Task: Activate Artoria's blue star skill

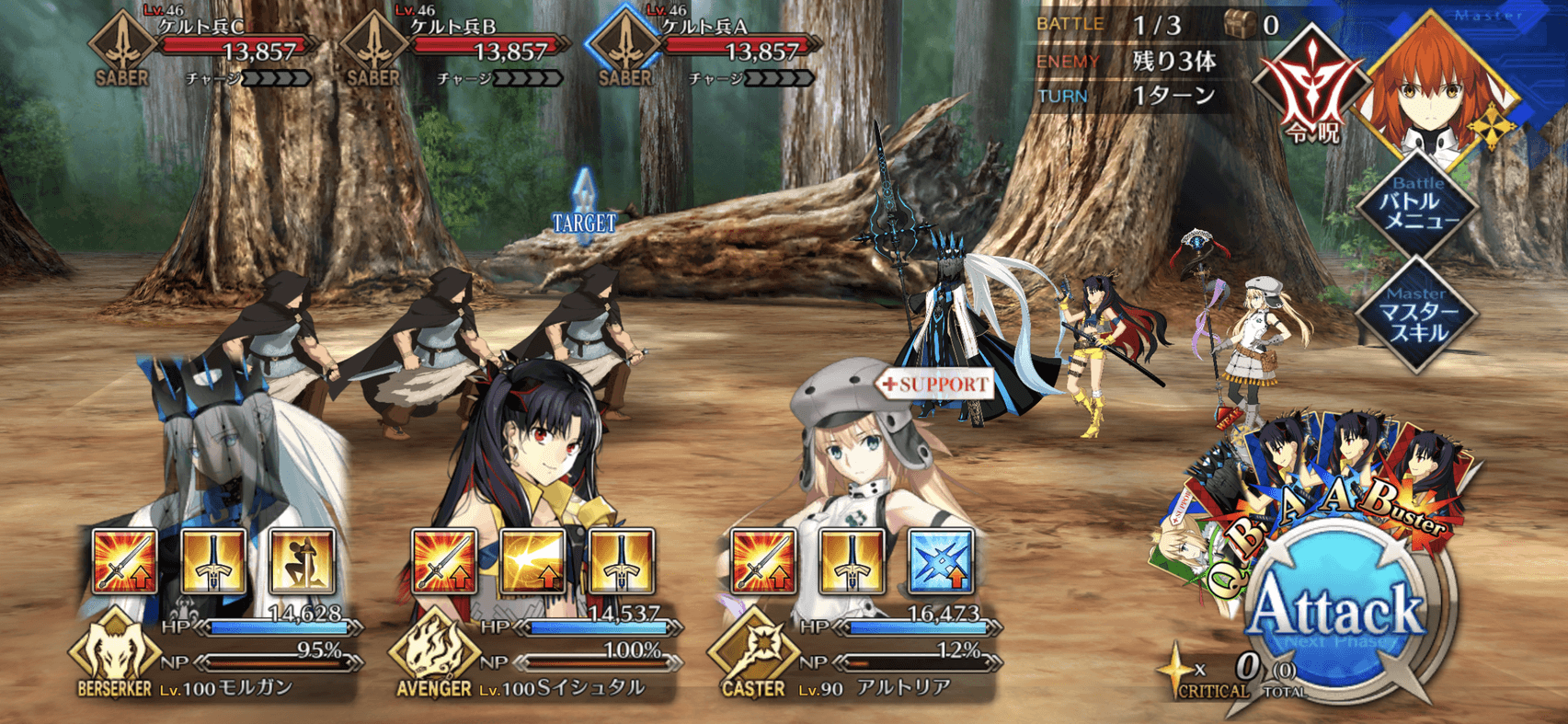Action: (x=940, y=561)
